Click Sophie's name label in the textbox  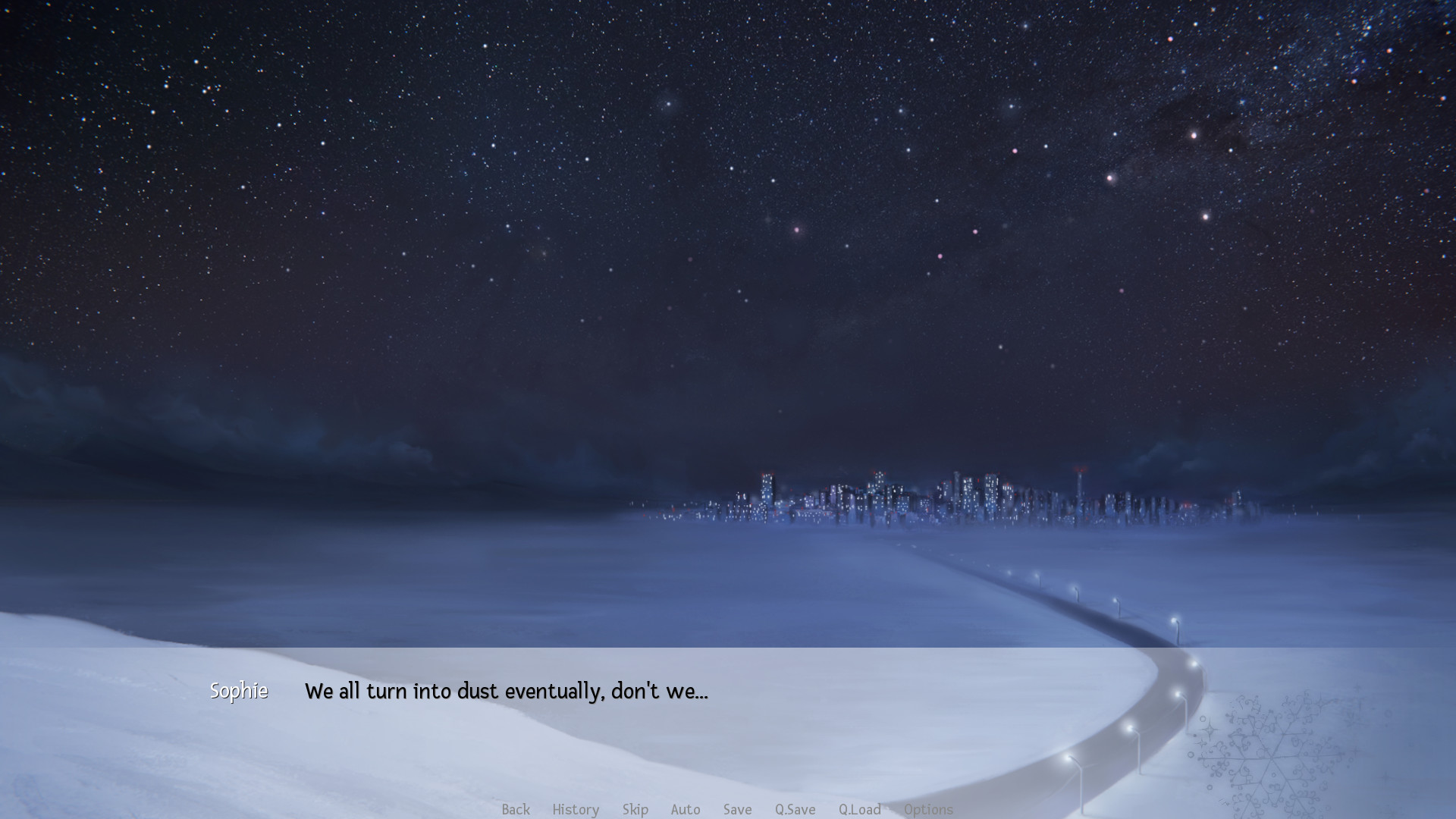[x=239, y=691]
